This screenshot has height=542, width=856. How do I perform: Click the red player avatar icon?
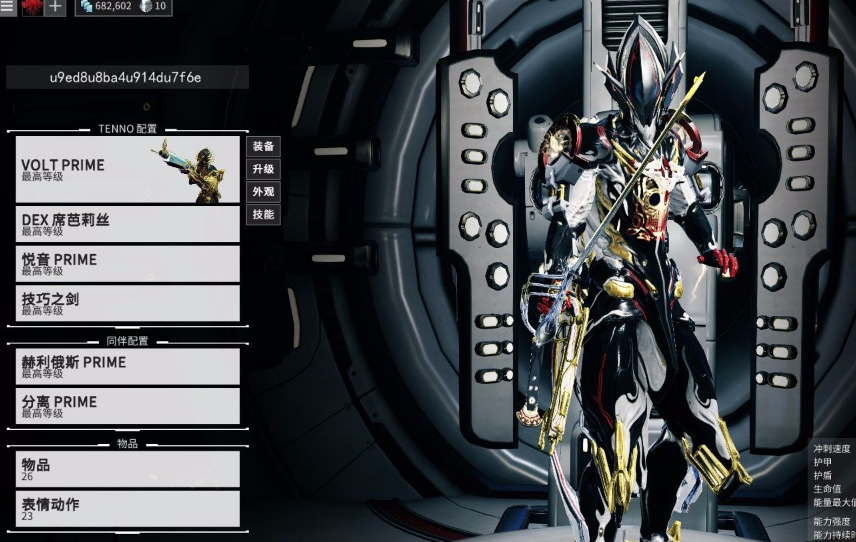tap(30, 7)
